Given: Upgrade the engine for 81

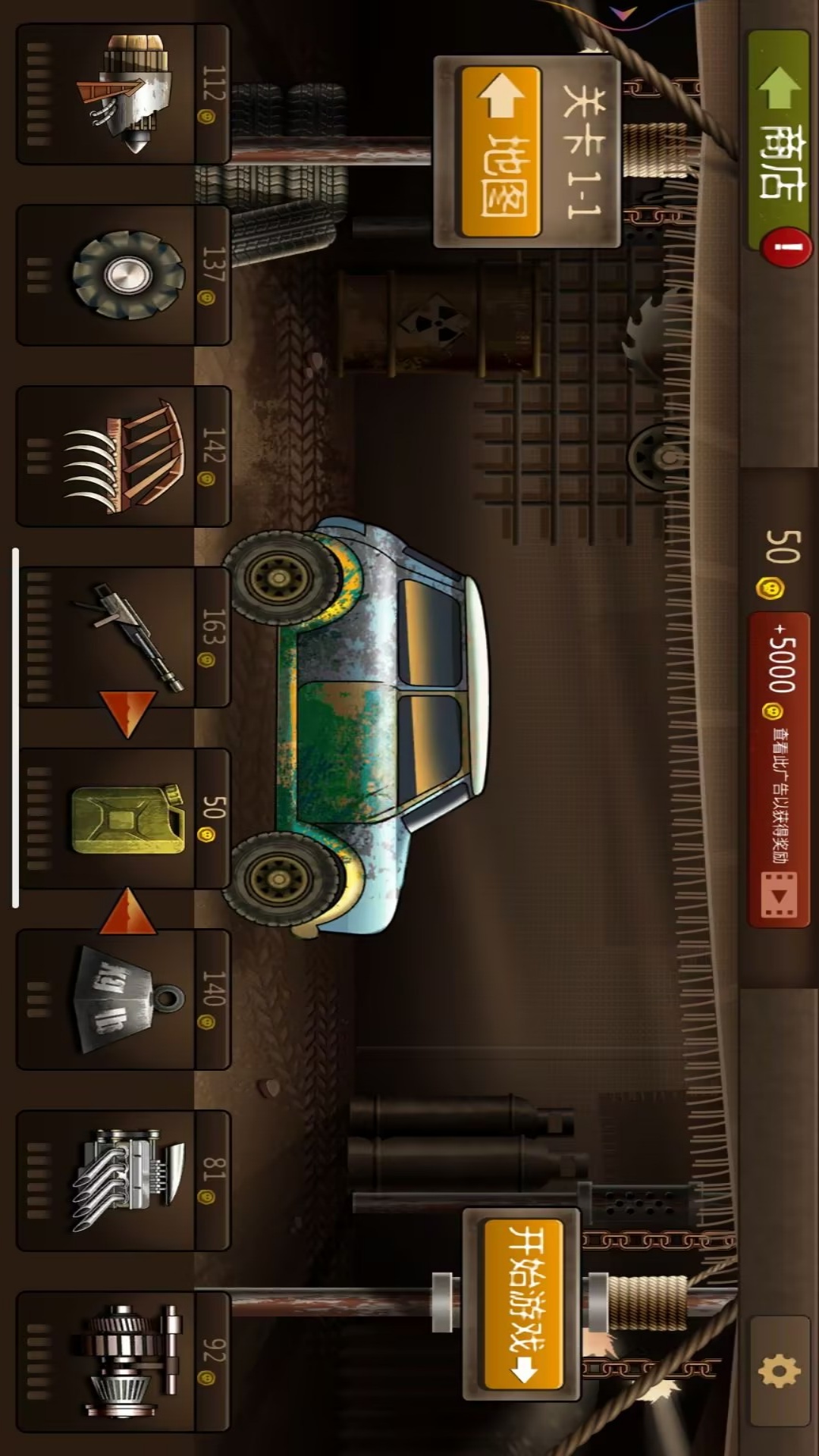Looking at the screenshot, I should pos(123,1181).
